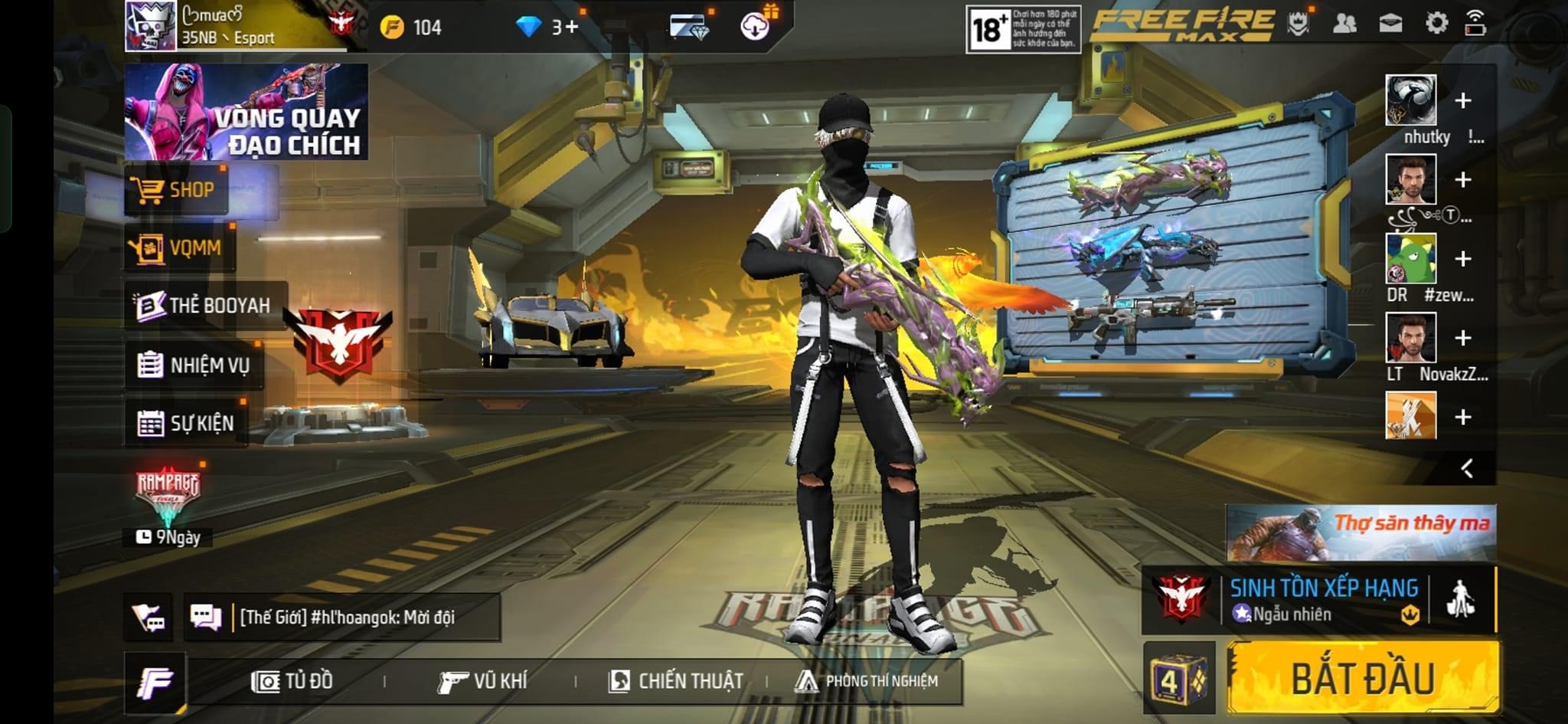Open the Thợ săn thây ma banner
Image resolution: width=1568 pixels, height=724 pixels.
pos(1361,532)
